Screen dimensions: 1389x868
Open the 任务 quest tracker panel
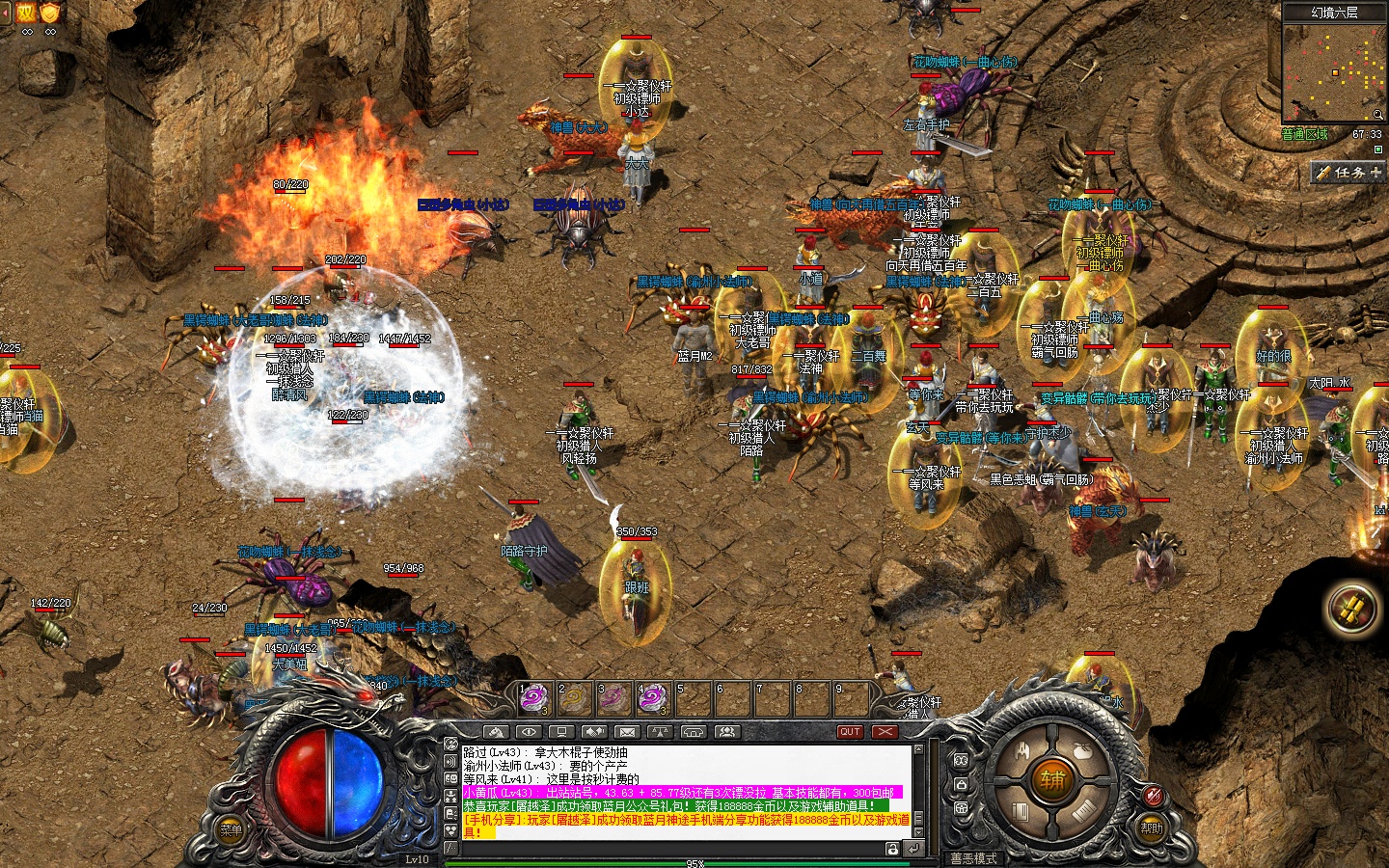point(1348,173)
